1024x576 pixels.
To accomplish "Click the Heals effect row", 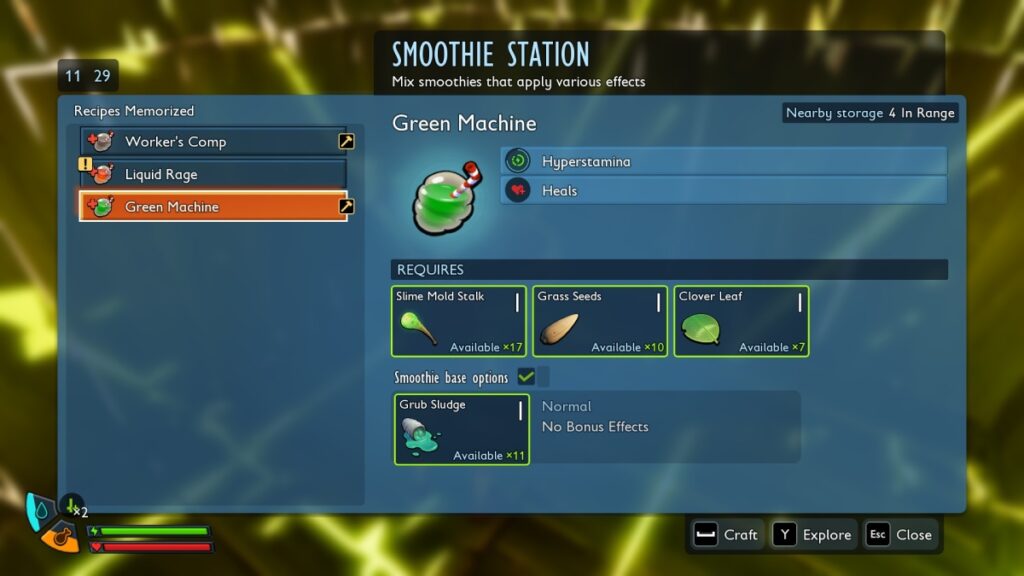I will (x=723, y=190).
